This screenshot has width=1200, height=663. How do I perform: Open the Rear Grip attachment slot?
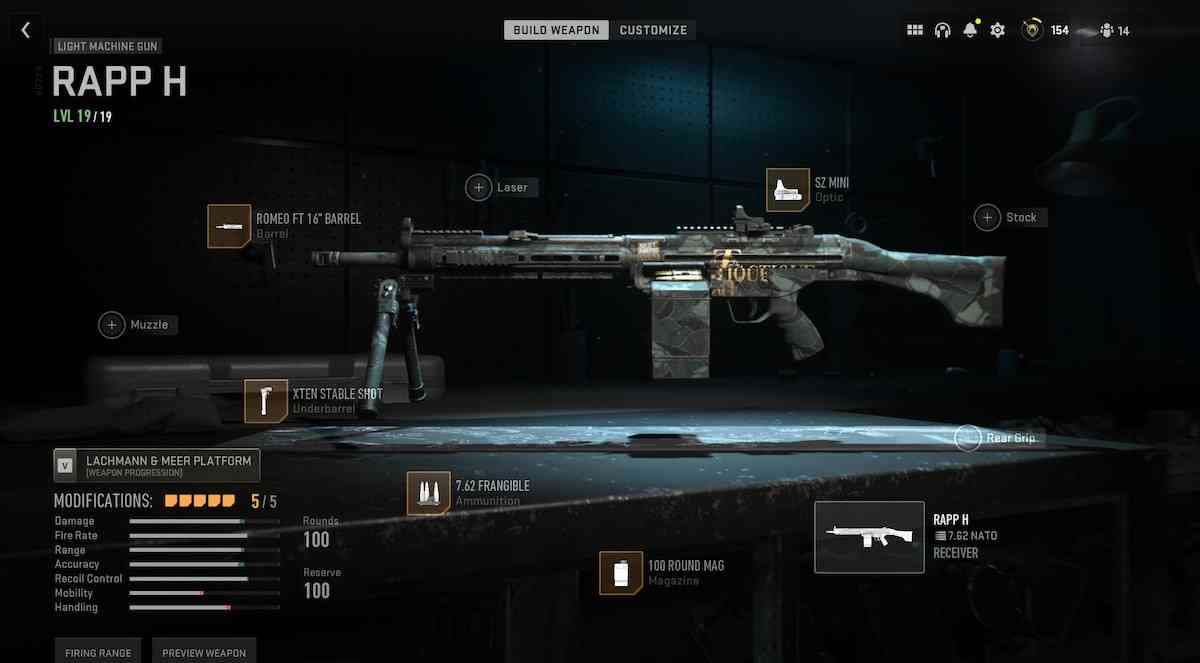(x=968, y=438)
